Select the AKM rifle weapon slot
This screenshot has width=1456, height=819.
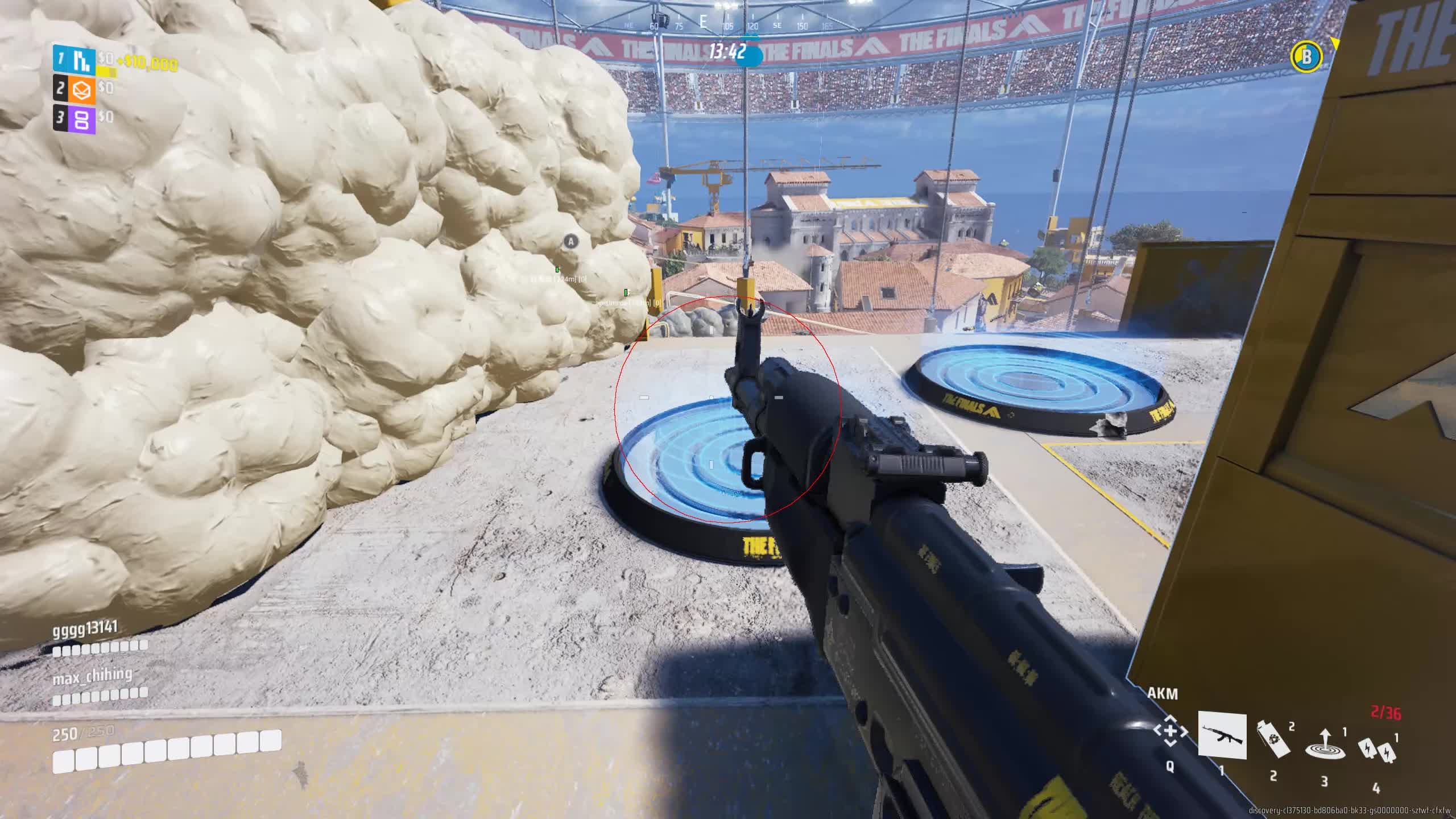[1222, 735]
